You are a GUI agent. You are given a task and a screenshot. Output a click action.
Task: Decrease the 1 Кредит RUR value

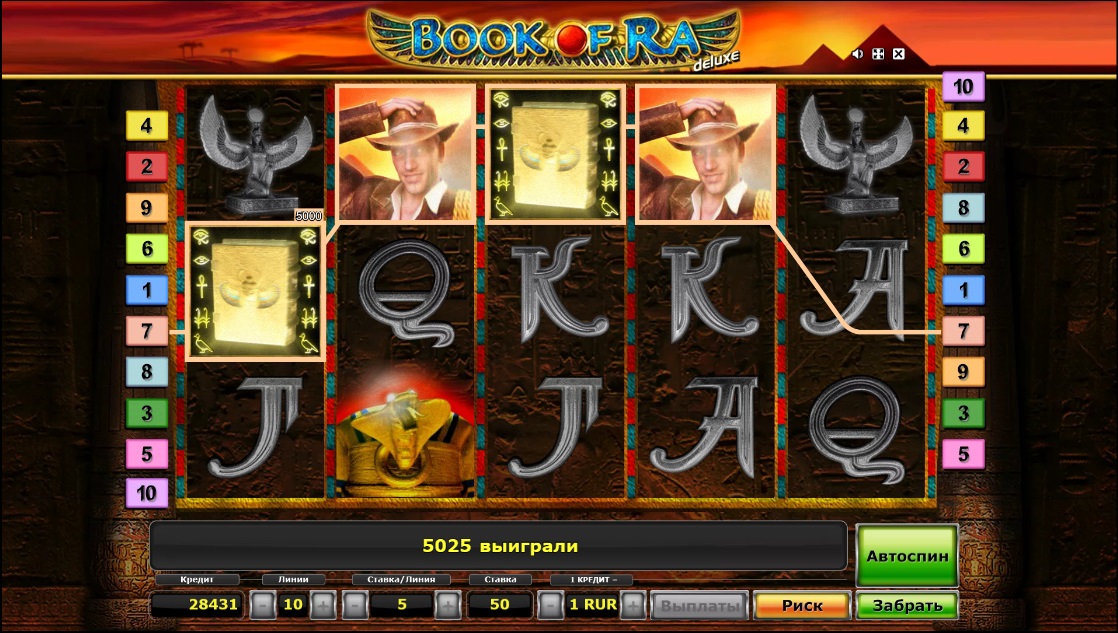pos(550,605)
